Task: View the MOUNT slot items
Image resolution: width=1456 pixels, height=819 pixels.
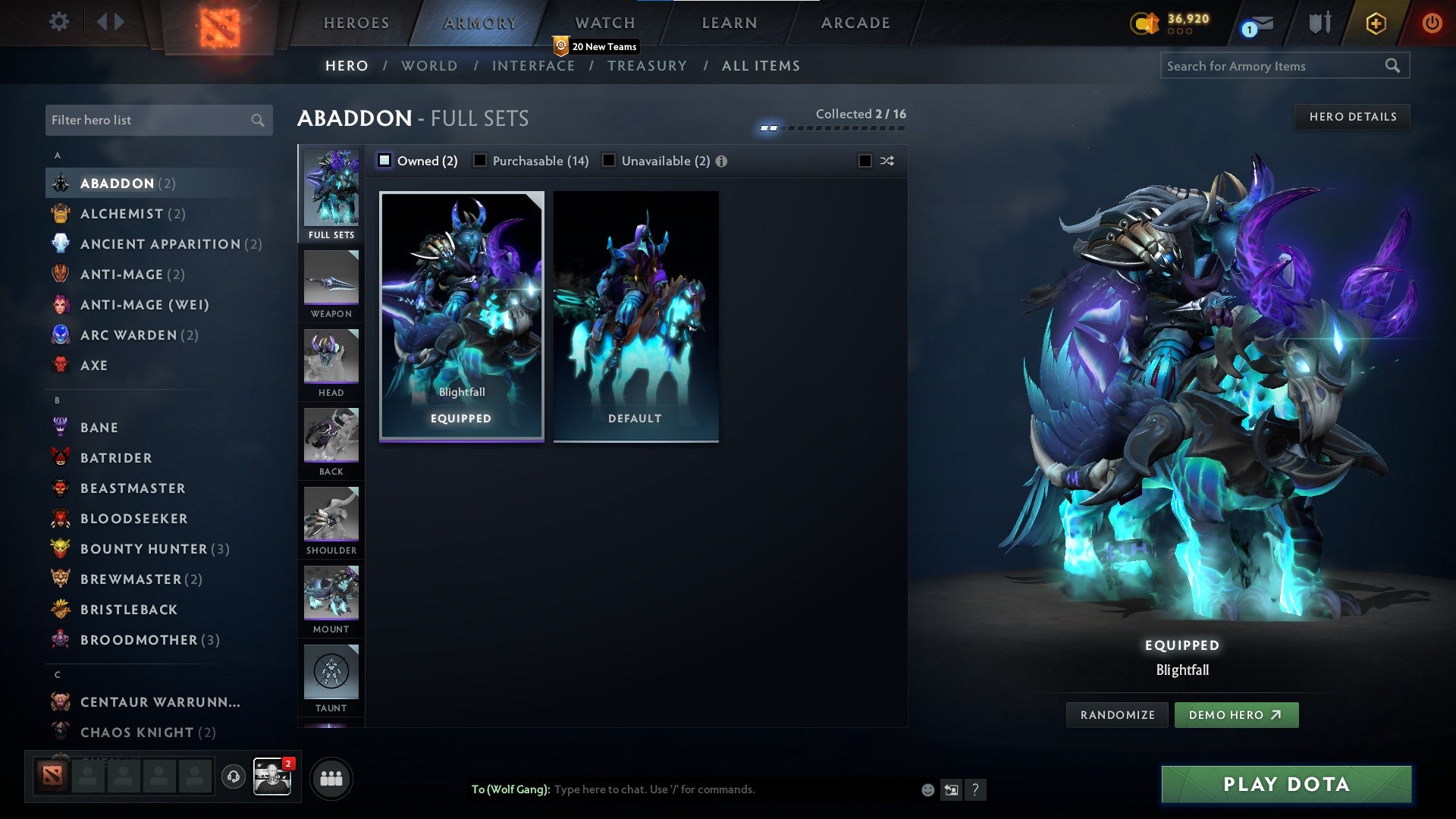Action: coord(331,595)
